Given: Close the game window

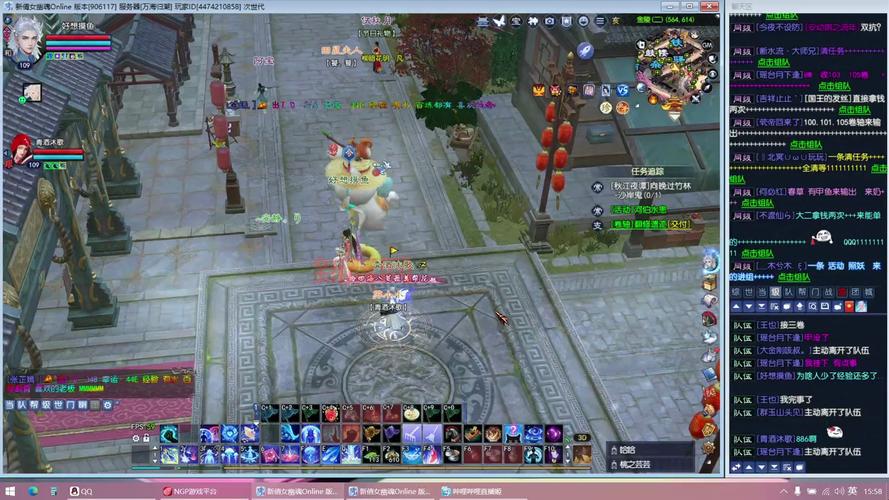Looking at the screenshot, I should (x=709, y=6).
